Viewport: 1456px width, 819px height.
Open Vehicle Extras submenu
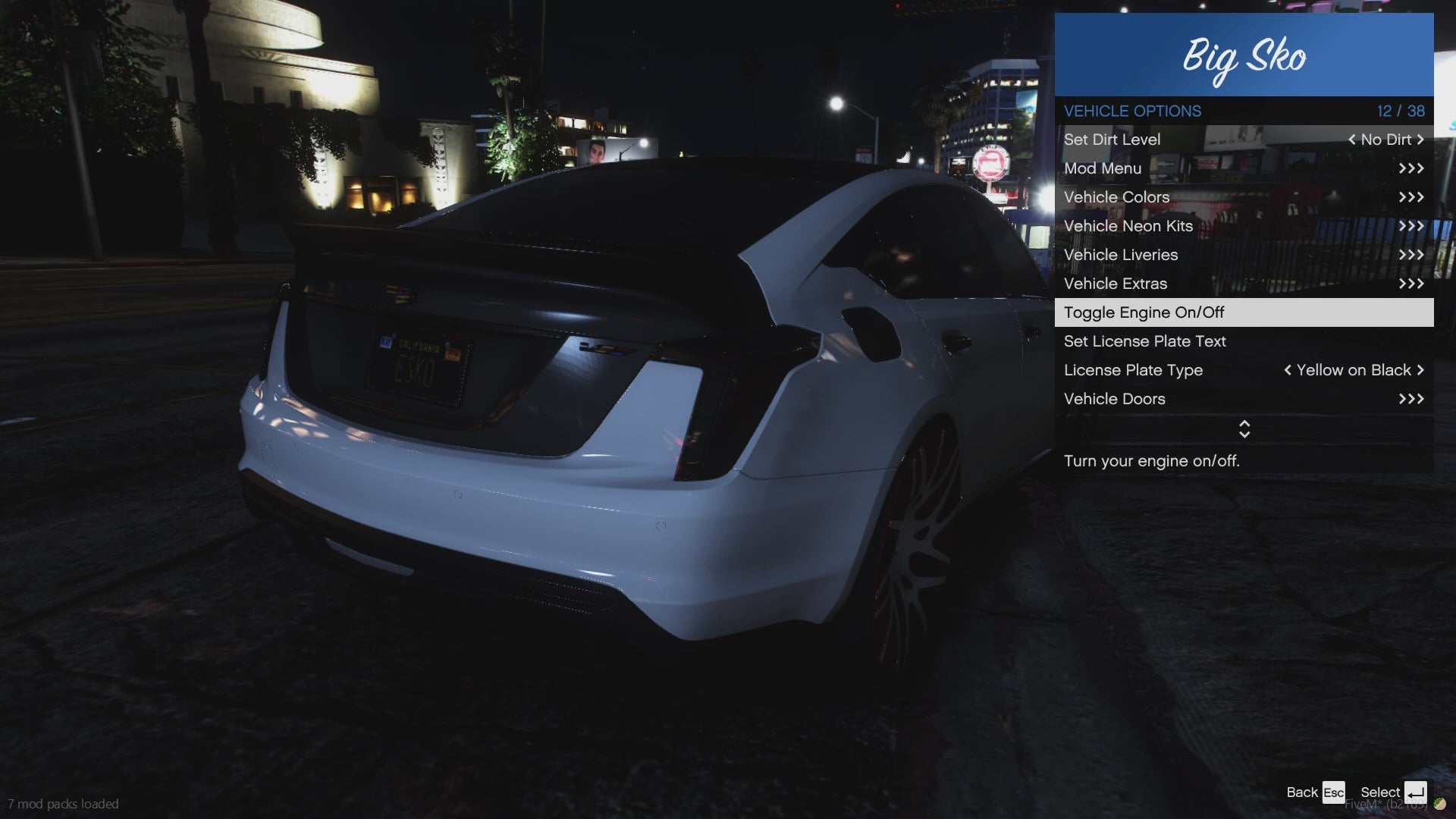(x=1244, y=284)
